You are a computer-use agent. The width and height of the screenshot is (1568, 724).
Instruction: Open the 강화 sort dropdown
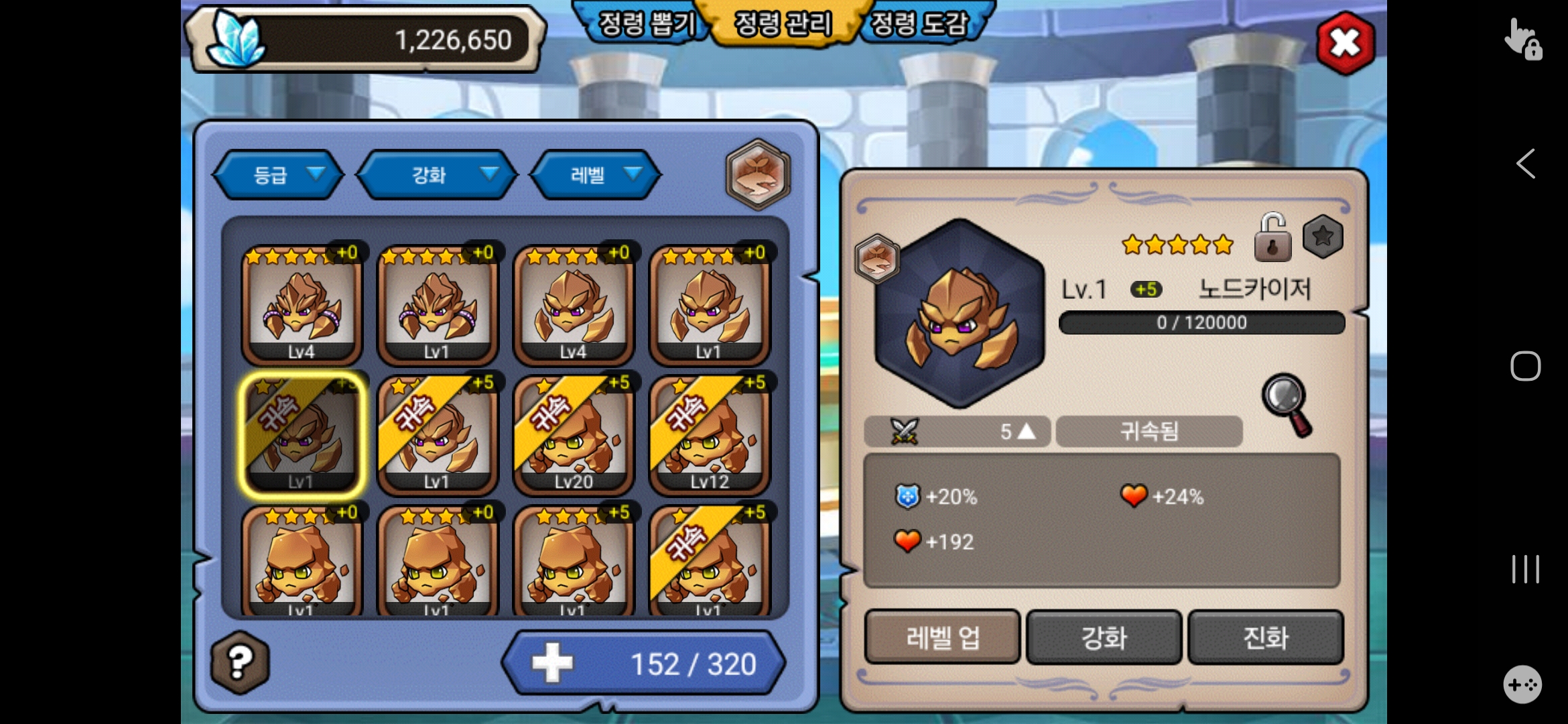(437, 175)
